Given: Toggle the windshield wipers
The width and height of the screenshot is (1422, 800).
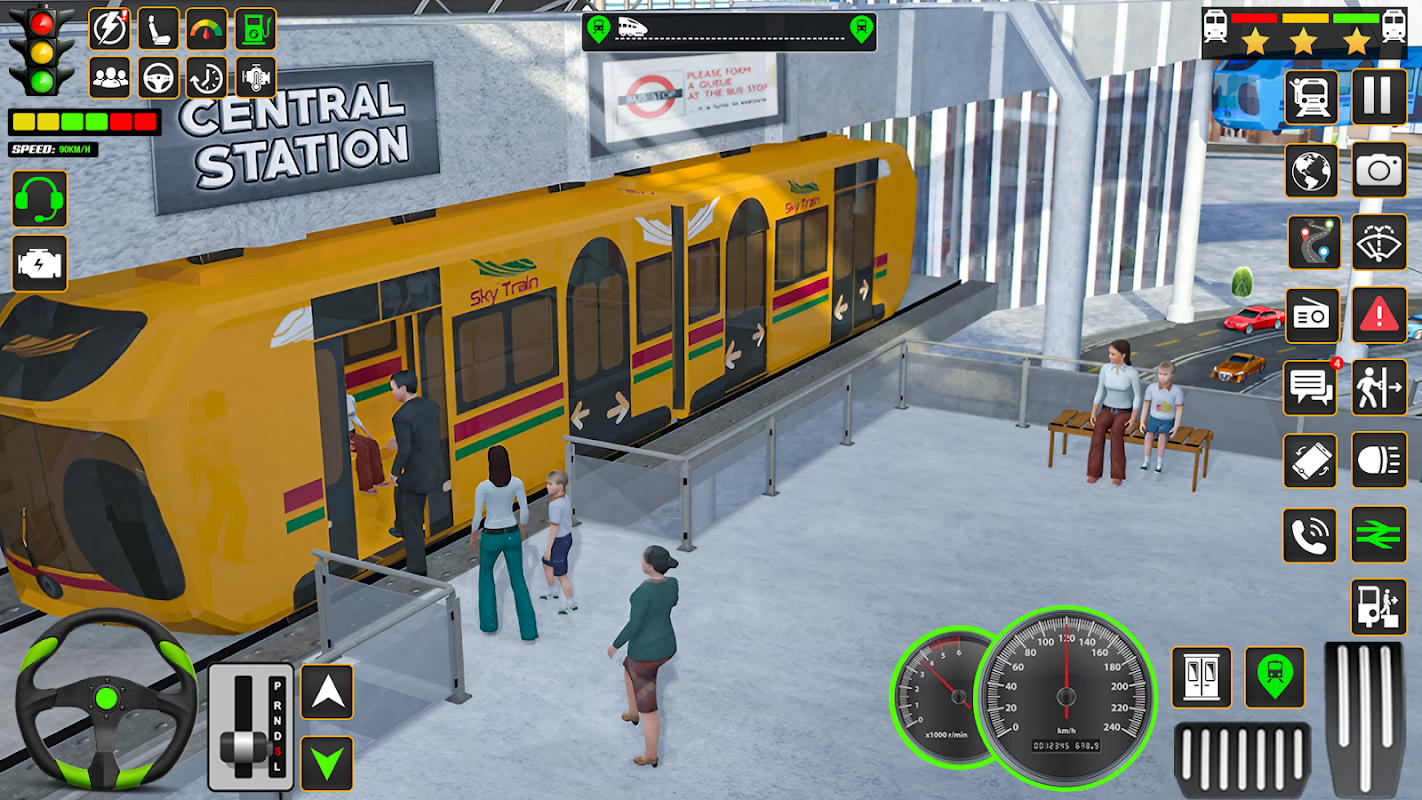Looking at the screenshot, I should (x=1379, y=243).
